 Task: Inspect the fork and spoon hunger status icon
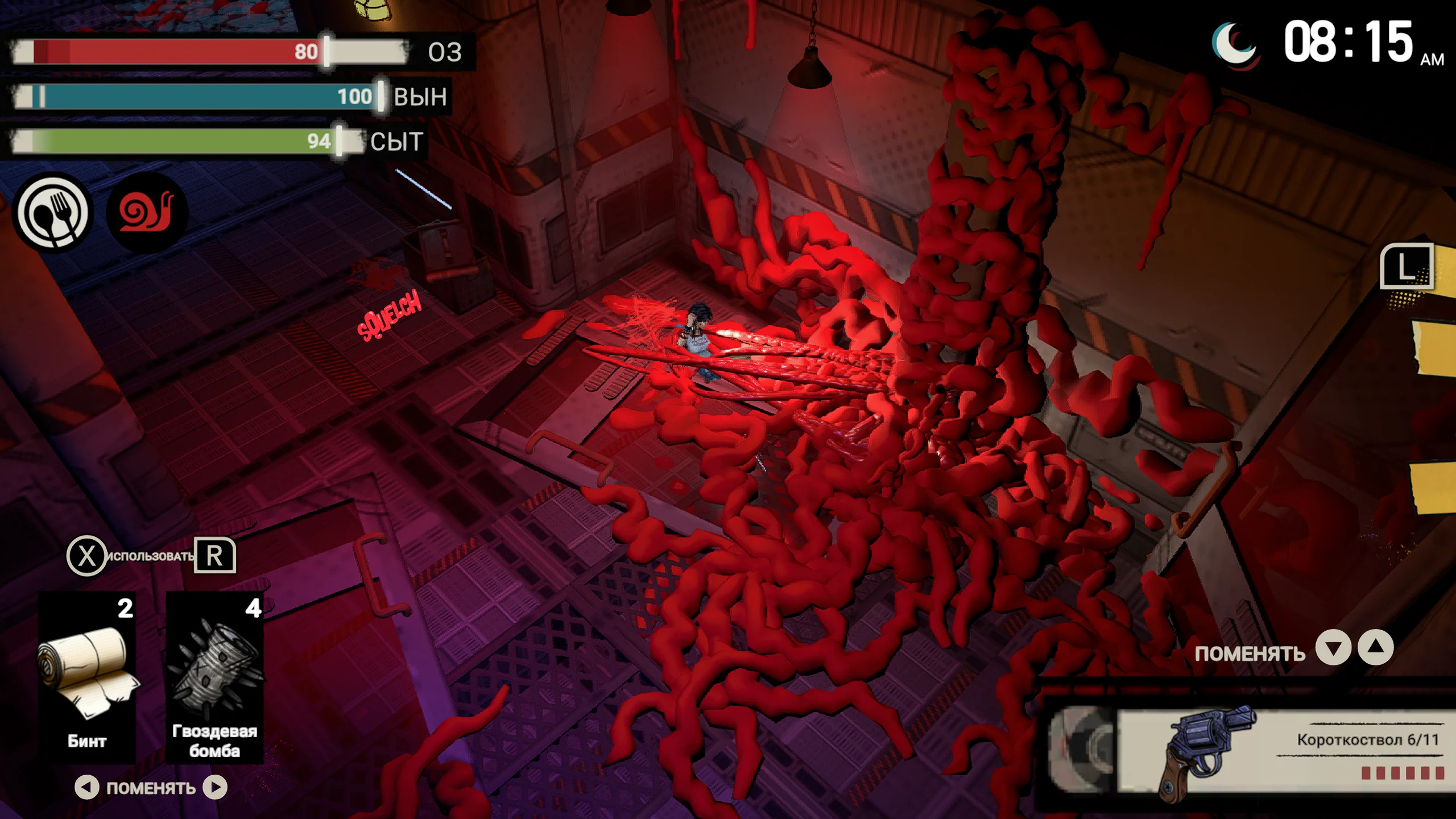coord(53,212)
